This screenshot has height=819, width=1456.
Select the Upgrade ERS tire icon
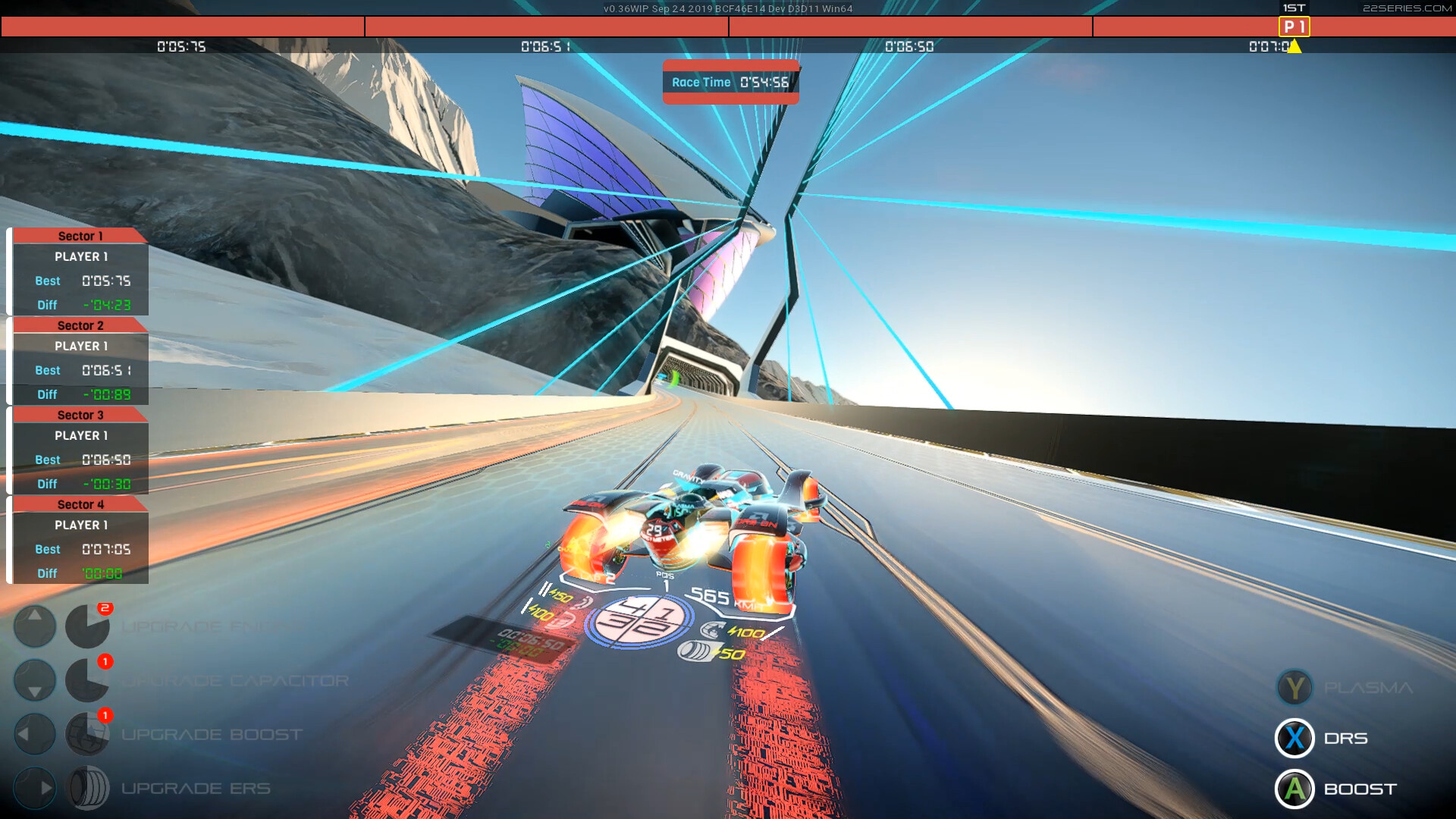[x=90, y=787]
